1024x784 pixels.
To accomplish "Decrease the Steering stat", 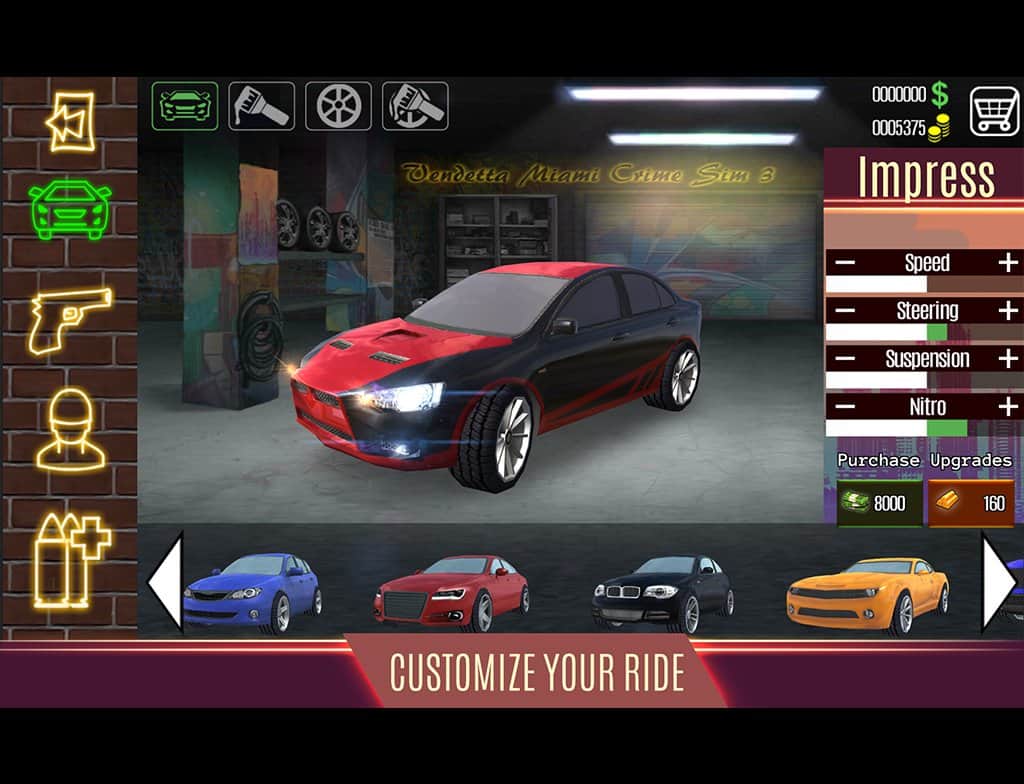I will pyautogui.click(x=845, y=311).
